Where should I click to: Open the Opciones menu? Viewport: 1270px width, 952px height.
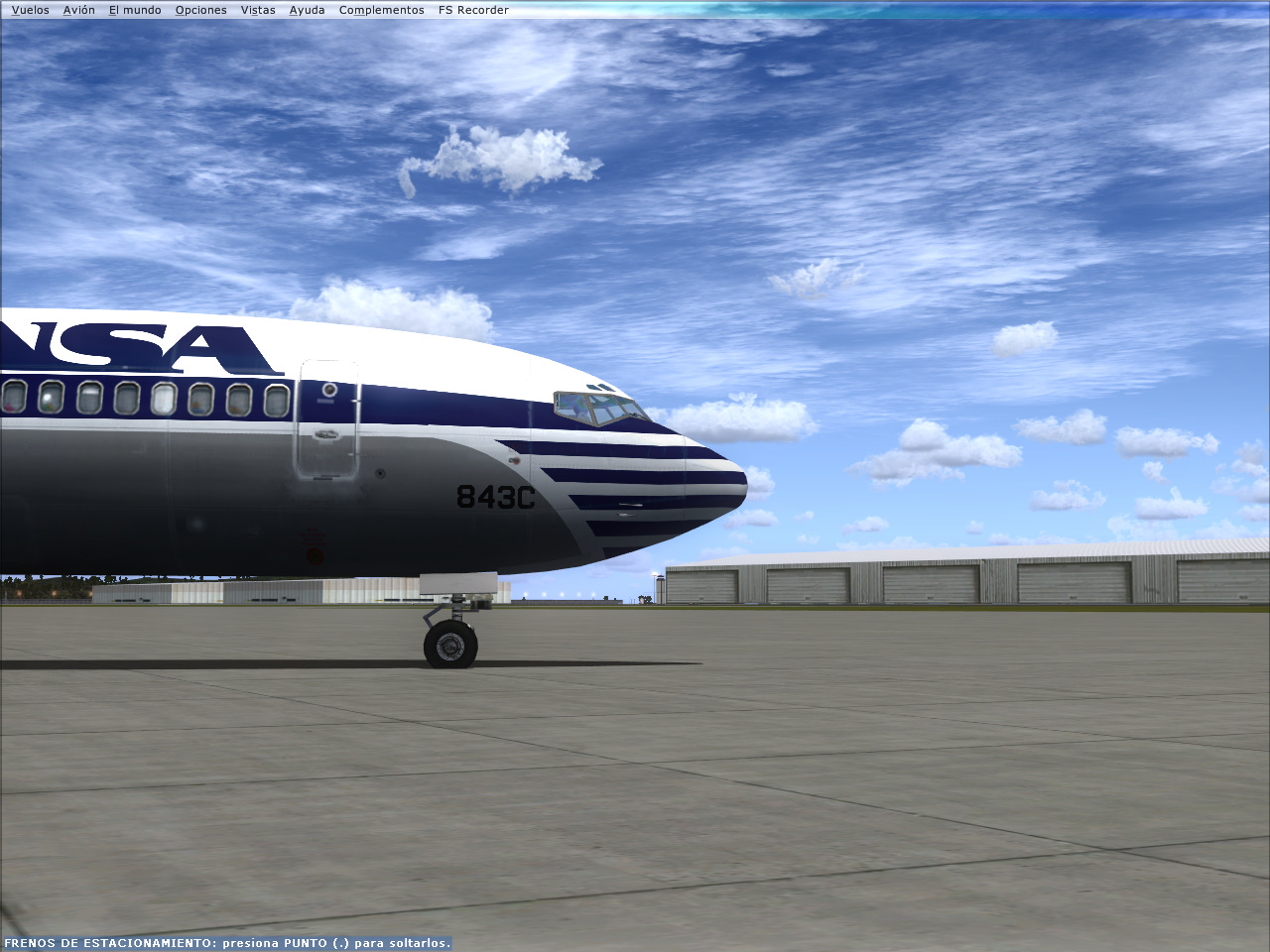pos(200,10)
